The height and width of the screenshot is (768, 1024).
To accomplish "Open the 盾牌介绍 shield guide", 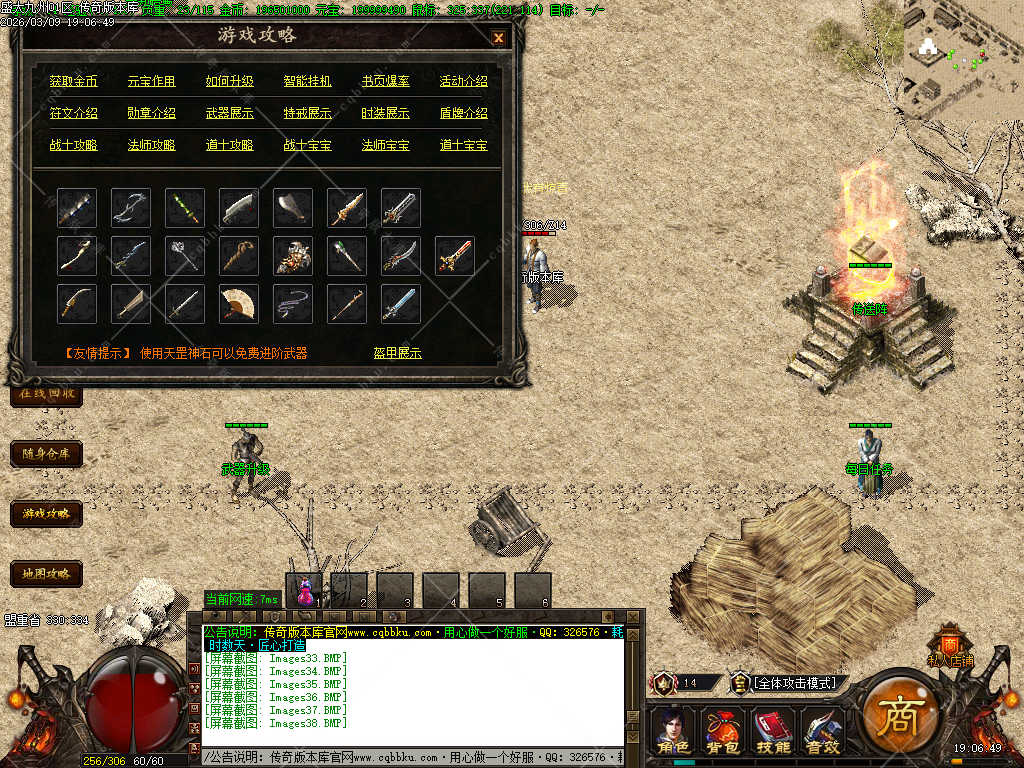I will coord(464,113).
